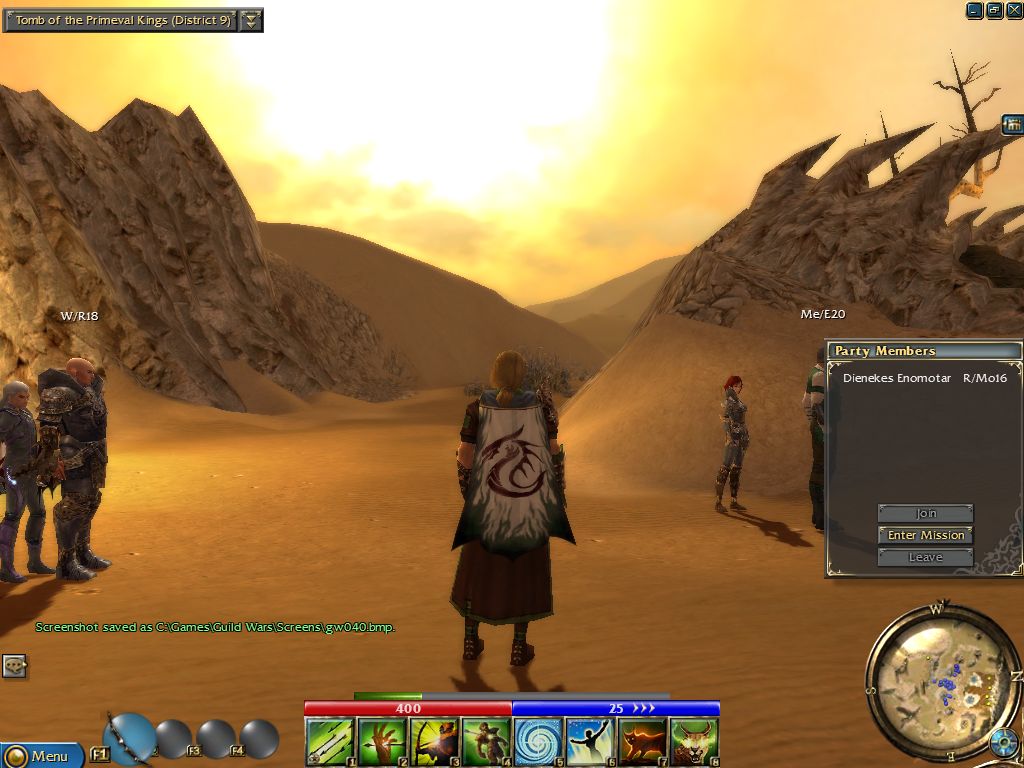The height and width of the screenshot is (768, 1024).
Task: Minimize the game window
Action: point(974,10)
